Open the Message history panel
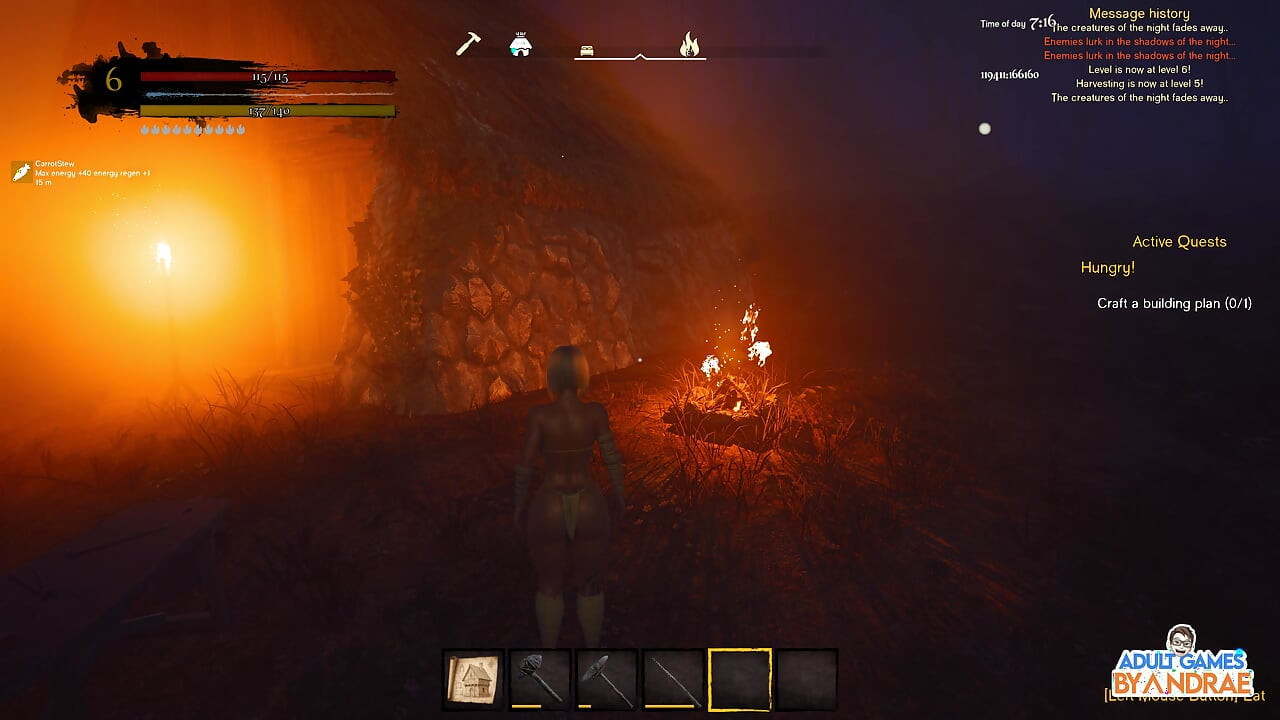Image resolution: width=1280 pixels, height=720 pixels. click(x=1139, y=13)
